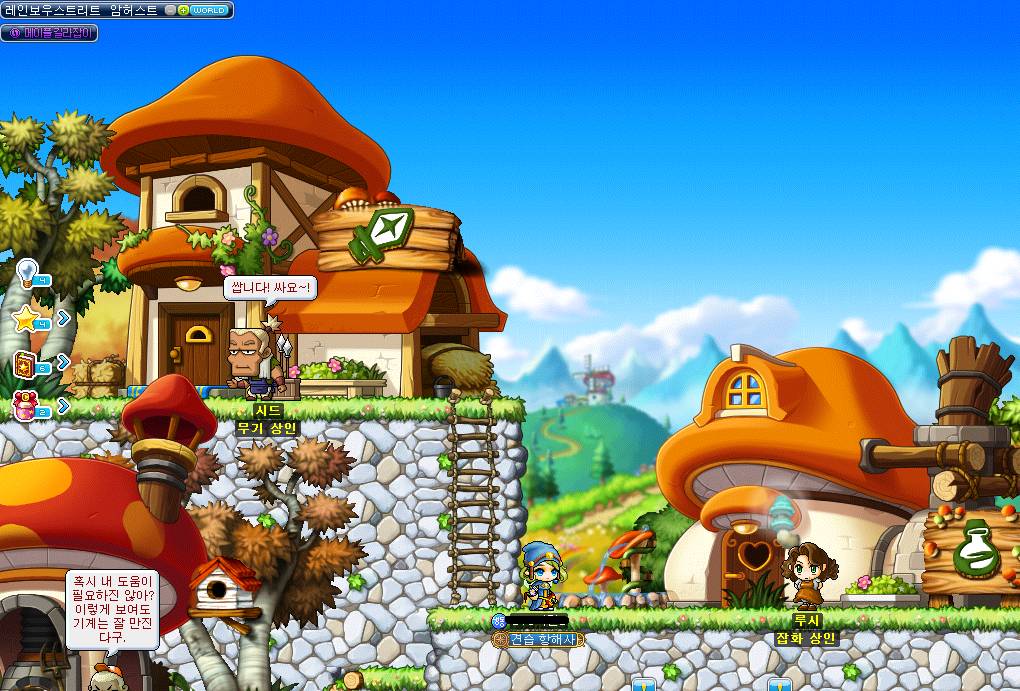Expand the arrow beside the book icon

pos(63,362)
